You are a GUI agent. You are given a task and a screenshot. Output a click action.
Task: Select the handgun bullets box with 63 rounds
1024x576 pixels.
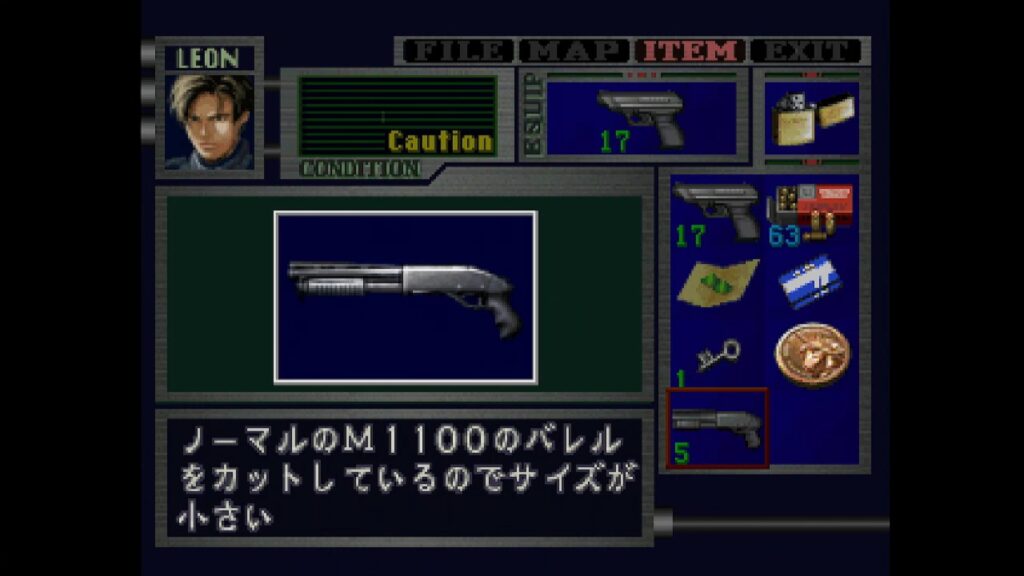click(x=811, y=211)
